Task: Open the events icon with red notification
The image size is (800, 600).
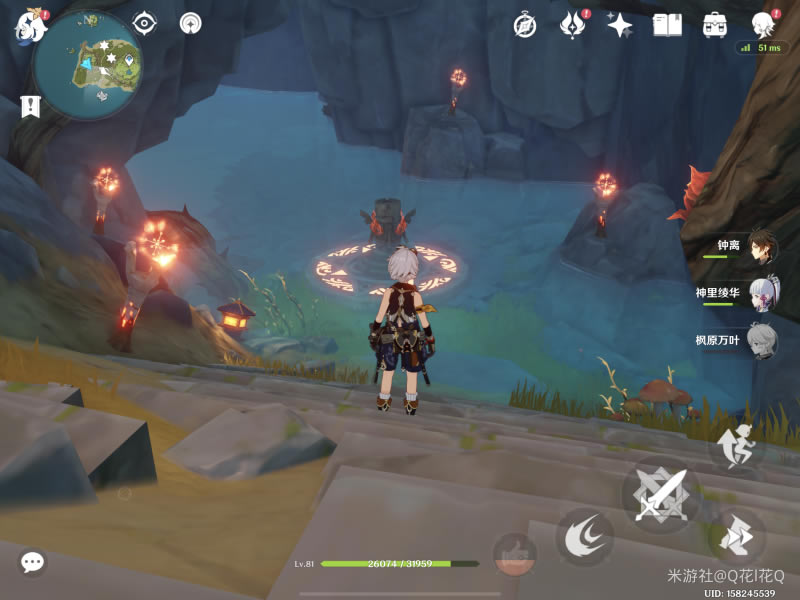Action: coord(573,25)
